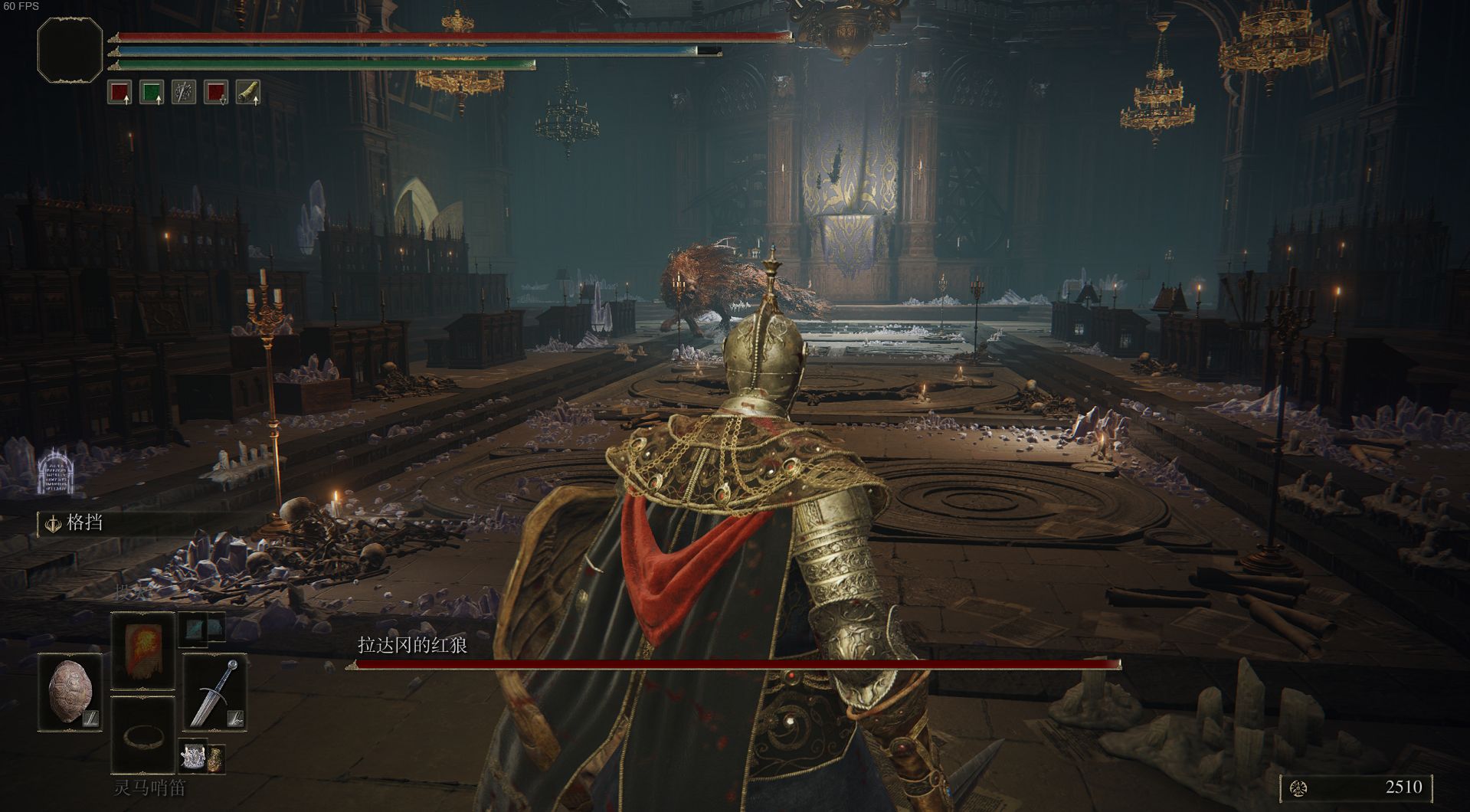Use the Spectral Steed Whistle ring slot
1470x812 pixels.
[x=143, y=735]
